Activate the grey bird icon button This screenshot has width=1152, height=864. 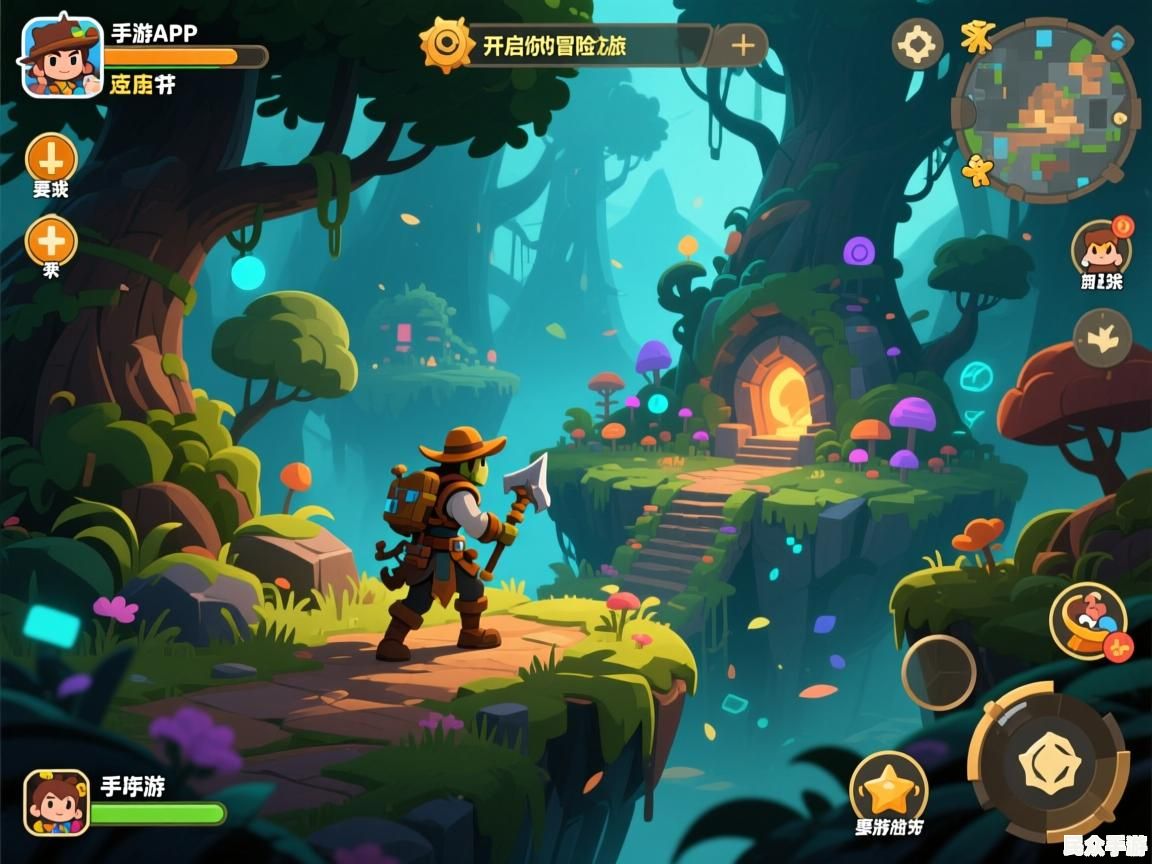(x=1102, y=338)
